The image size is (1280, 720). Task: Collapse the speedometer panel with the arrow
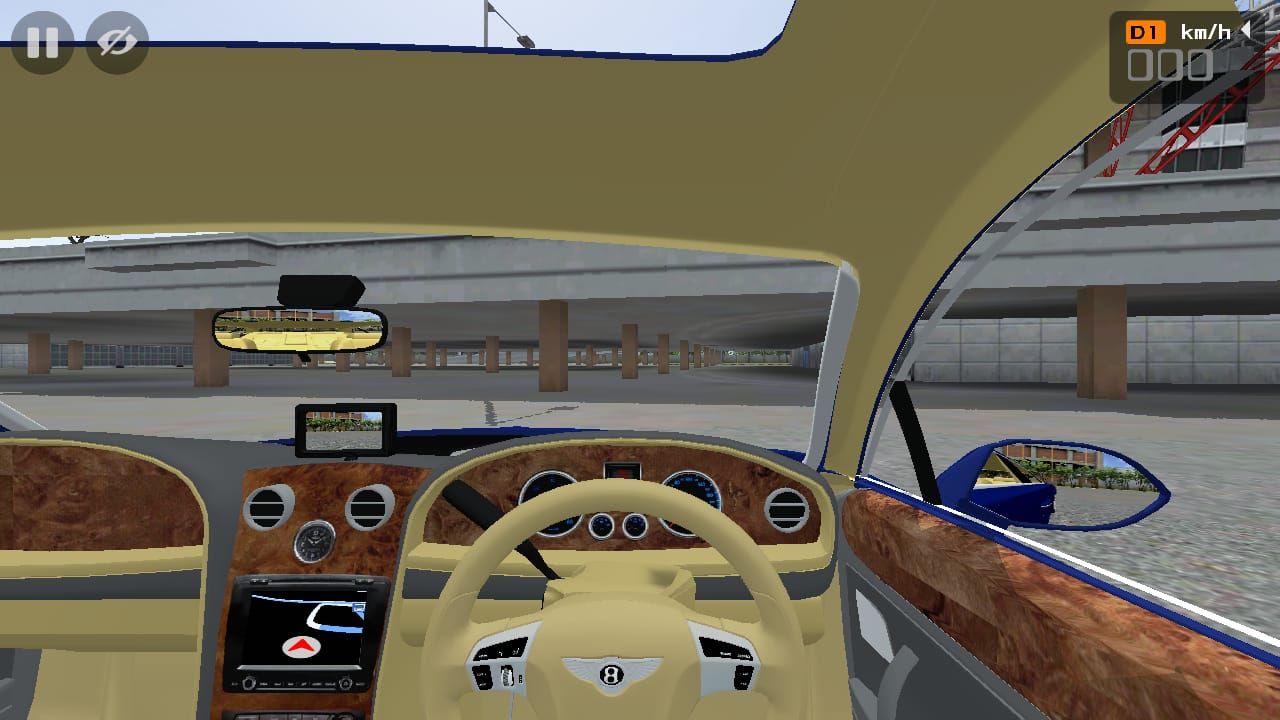pos(1248,31)
